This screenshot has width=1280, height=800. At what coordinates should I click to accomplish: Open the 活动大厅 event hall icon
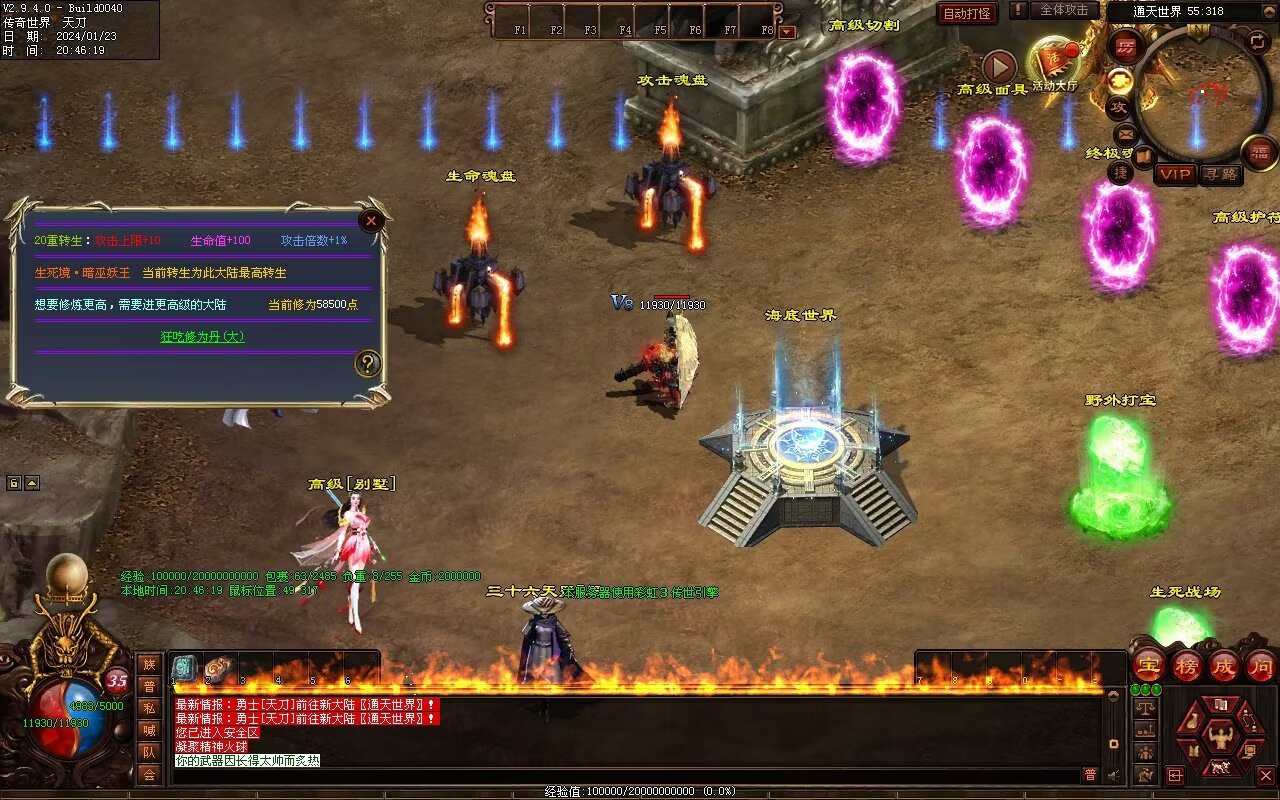pos(1054,63)
